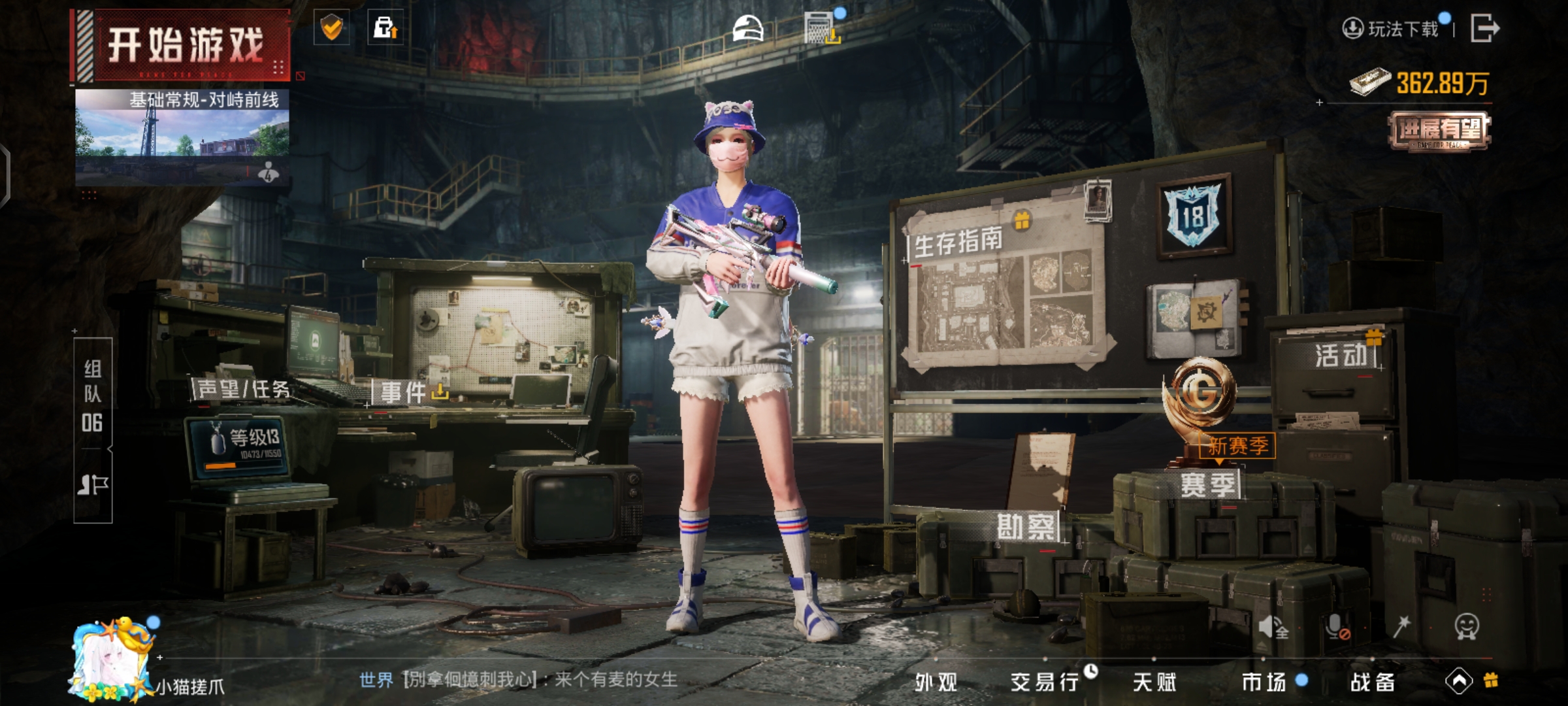This screenshot has width=1568, height=706.
Task: Open the helmet icon at top center
Action: pos(747,29)
